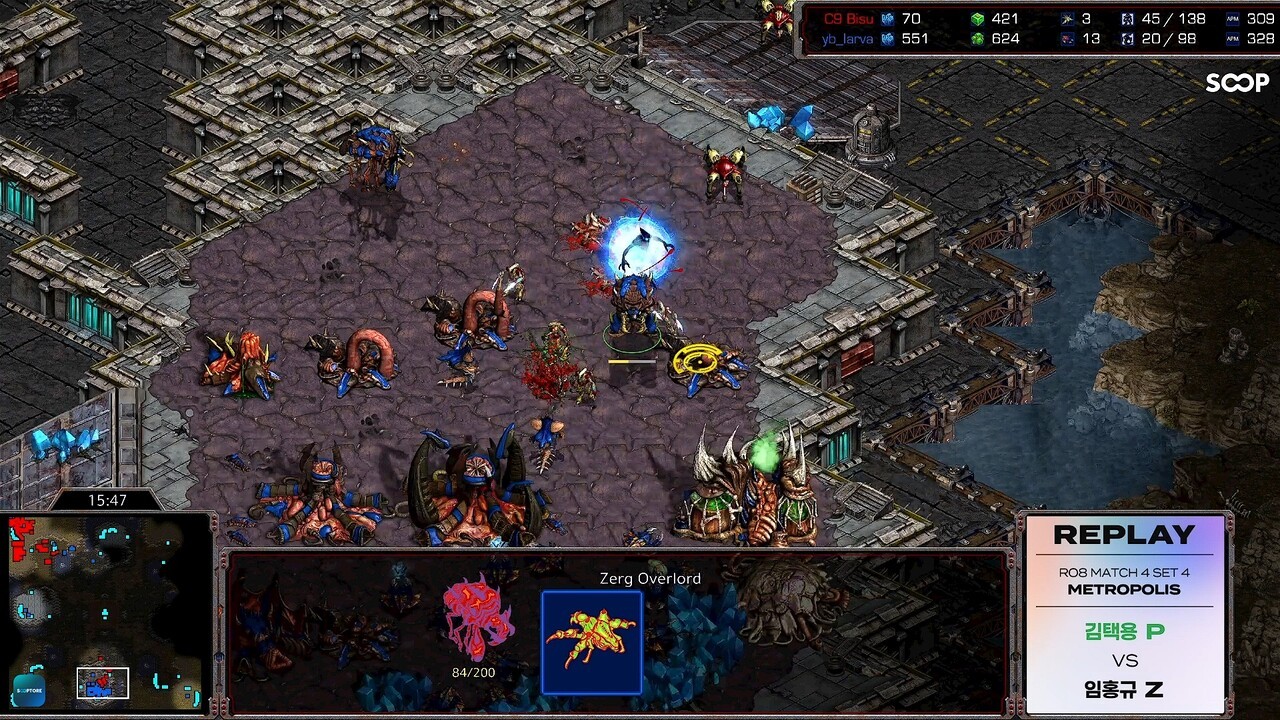Click the SOOPTORE badge on the minimap
This screenshot has width=1280, height=720.
(x=29, y=688)
